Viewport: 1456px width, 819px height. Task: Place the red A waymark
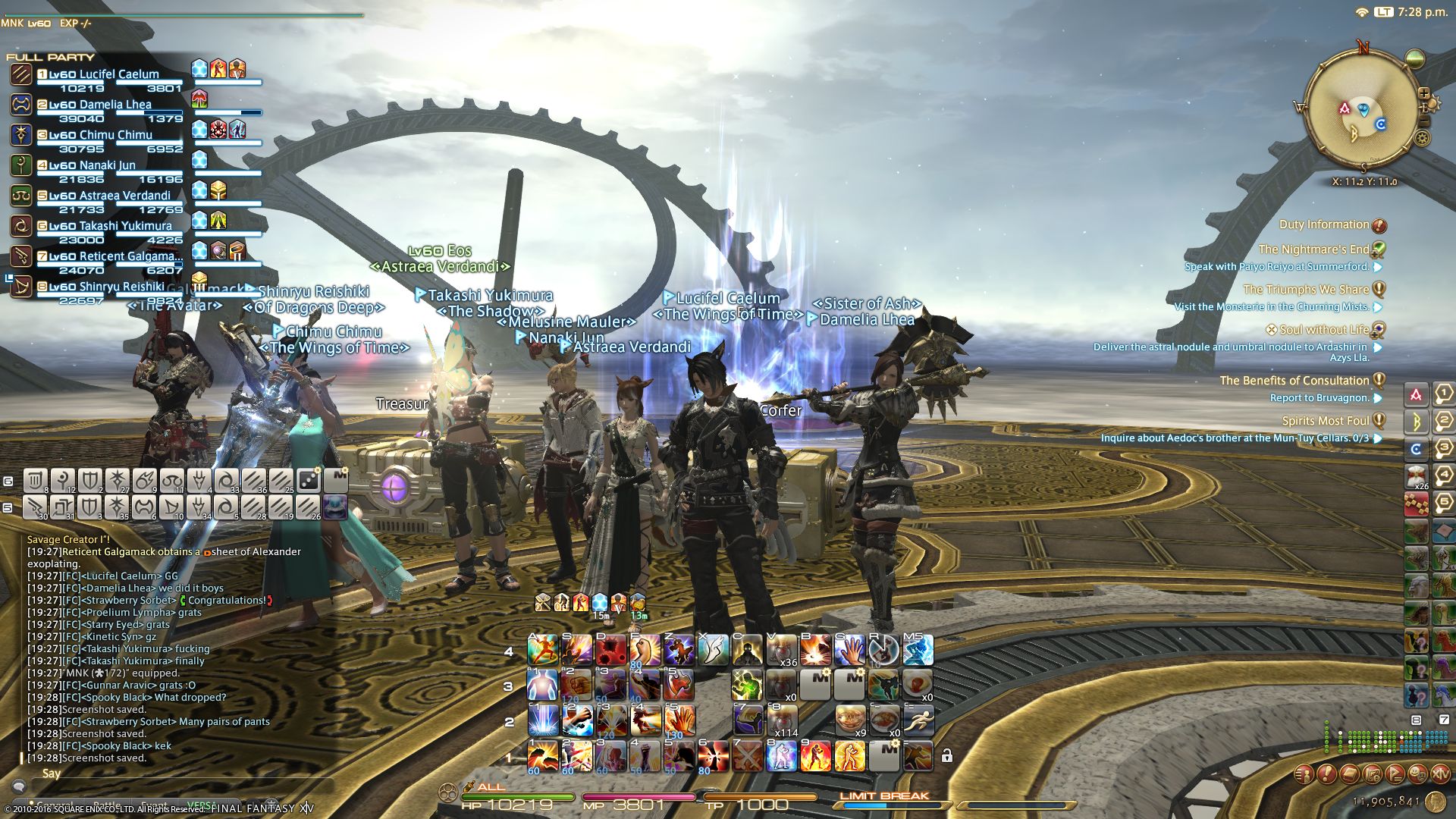1415,395
